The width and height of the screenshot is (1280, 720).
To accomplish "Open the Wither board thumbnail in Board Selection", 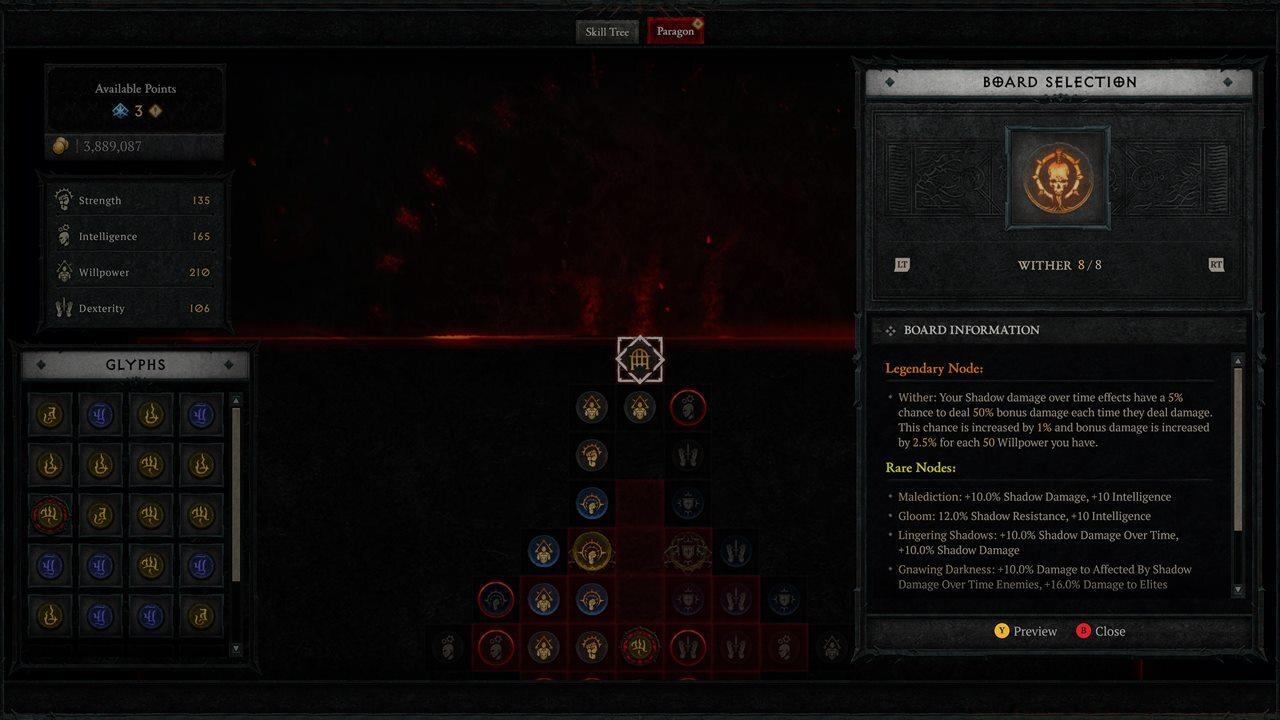I will coord(1059,178).
